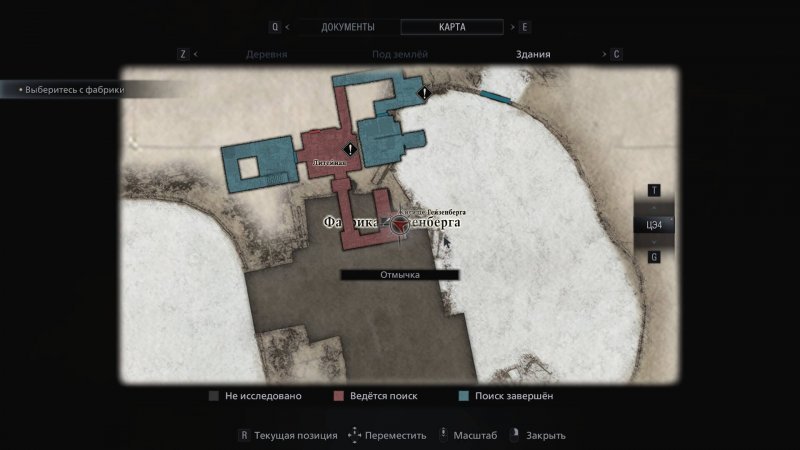Select the Отмычка tooltip label
Image resolution: width=800 pixels, height=450 pixels.
coord(399,275)
